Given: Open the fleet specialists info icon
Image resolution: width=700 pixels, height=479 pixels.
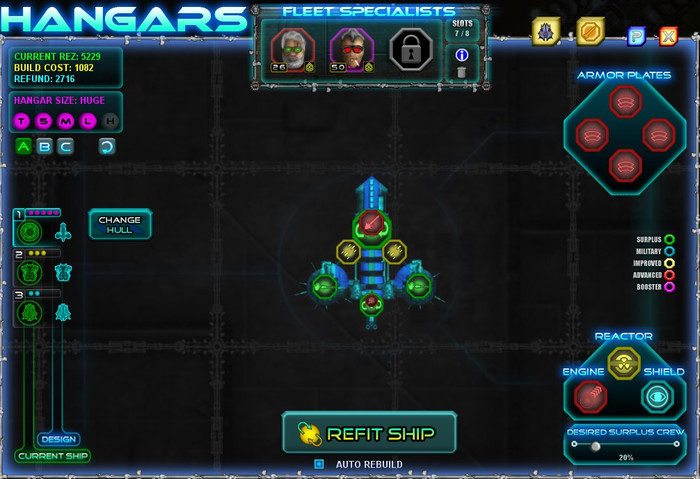Looking at the screenshot, I should click(x=461, y=55).
